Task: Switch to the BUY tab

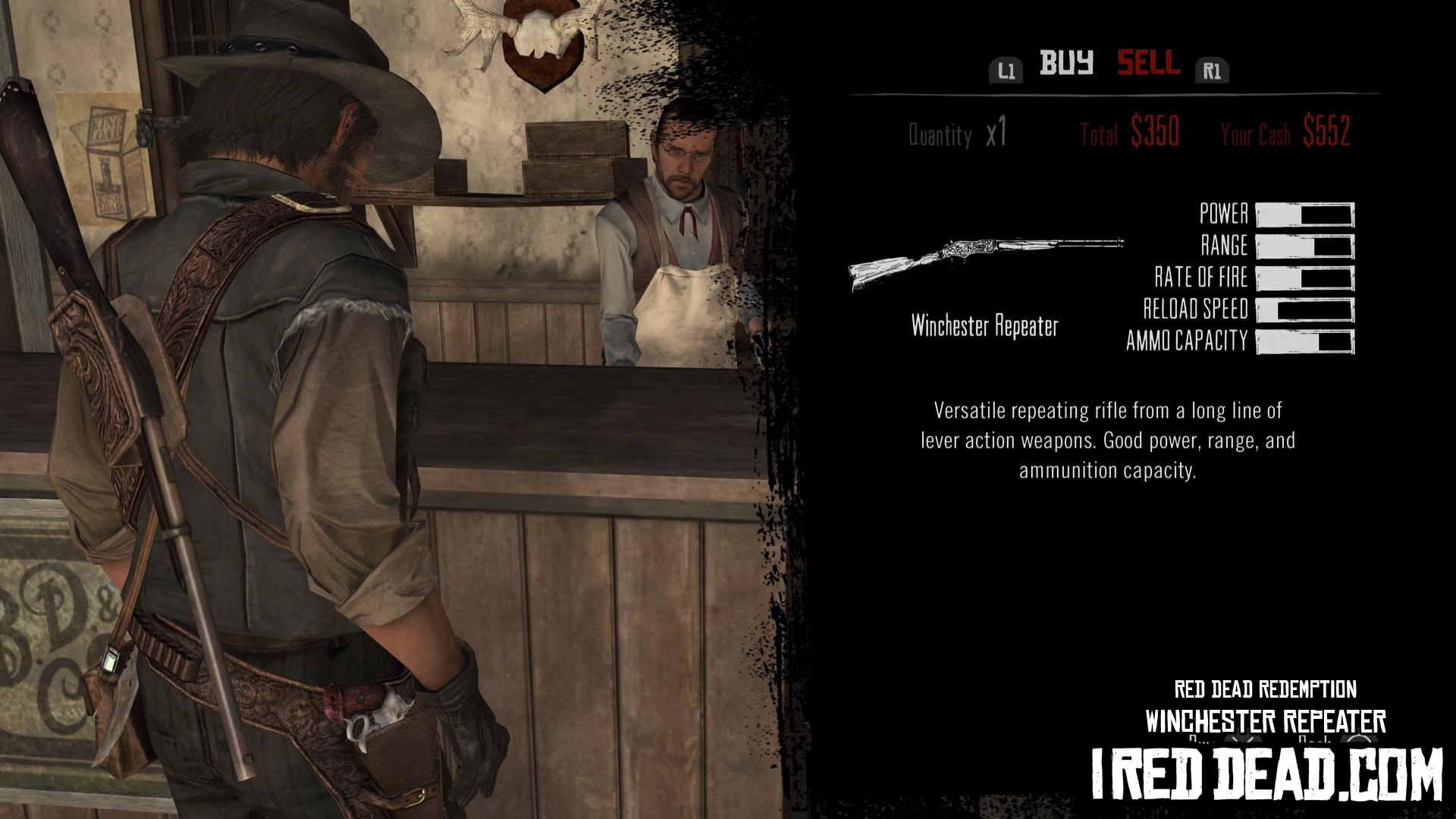Action: click(x=1065, y=64)
